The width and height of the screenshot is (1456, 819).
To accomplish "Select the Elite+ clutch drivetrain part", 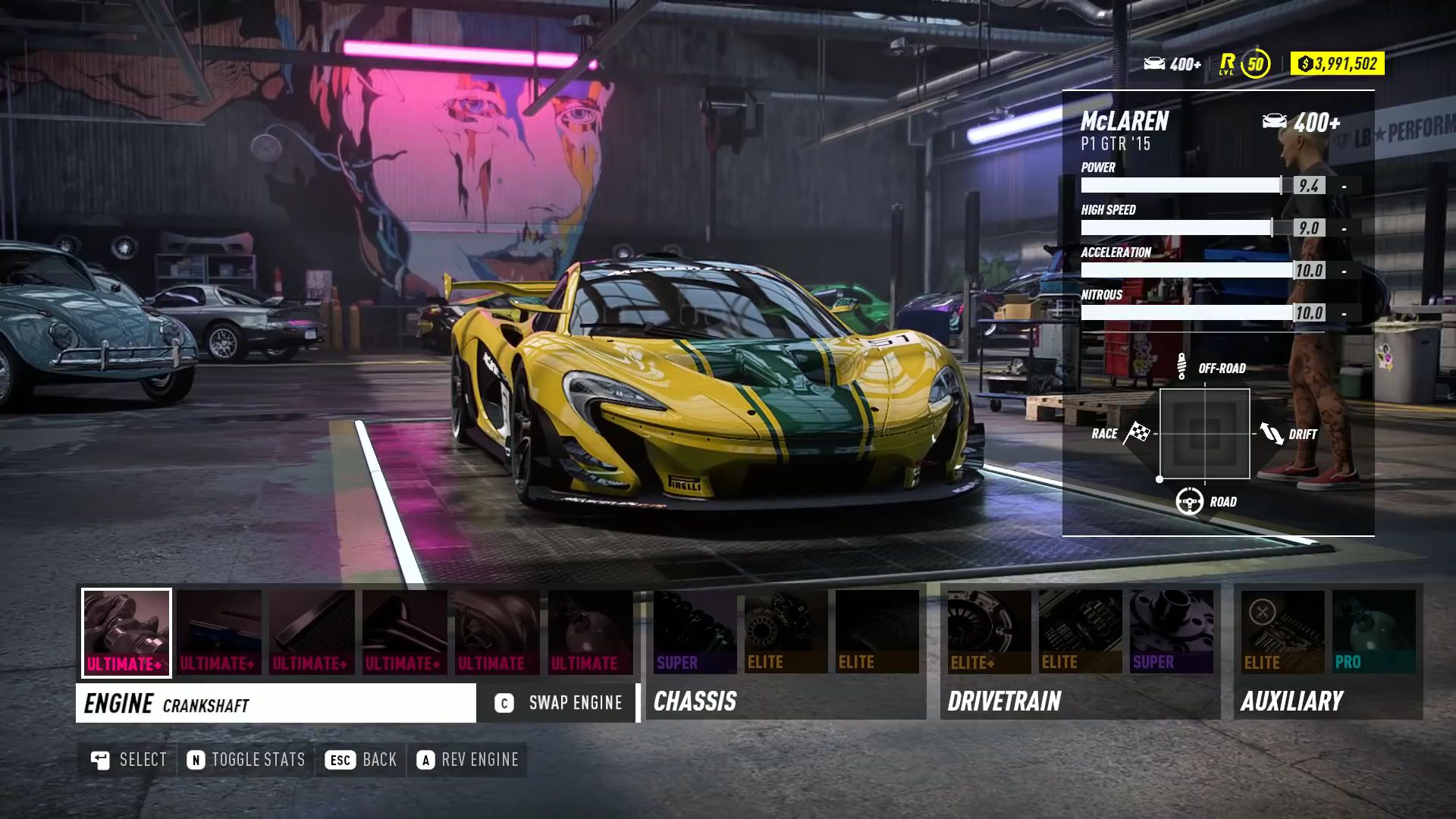I will [989, 632].
